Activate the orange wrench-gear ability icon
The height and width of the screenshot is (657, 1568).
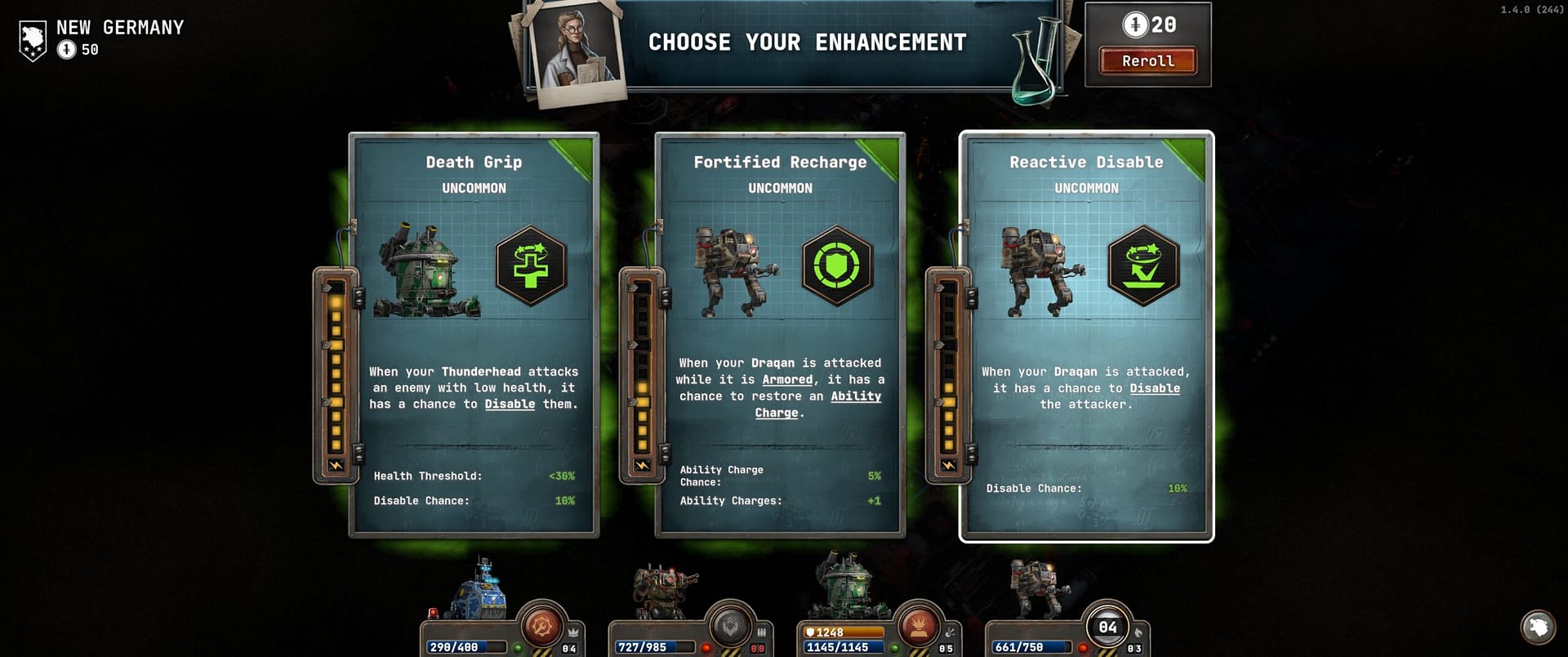pyautogui.click(x=541, y=628)
